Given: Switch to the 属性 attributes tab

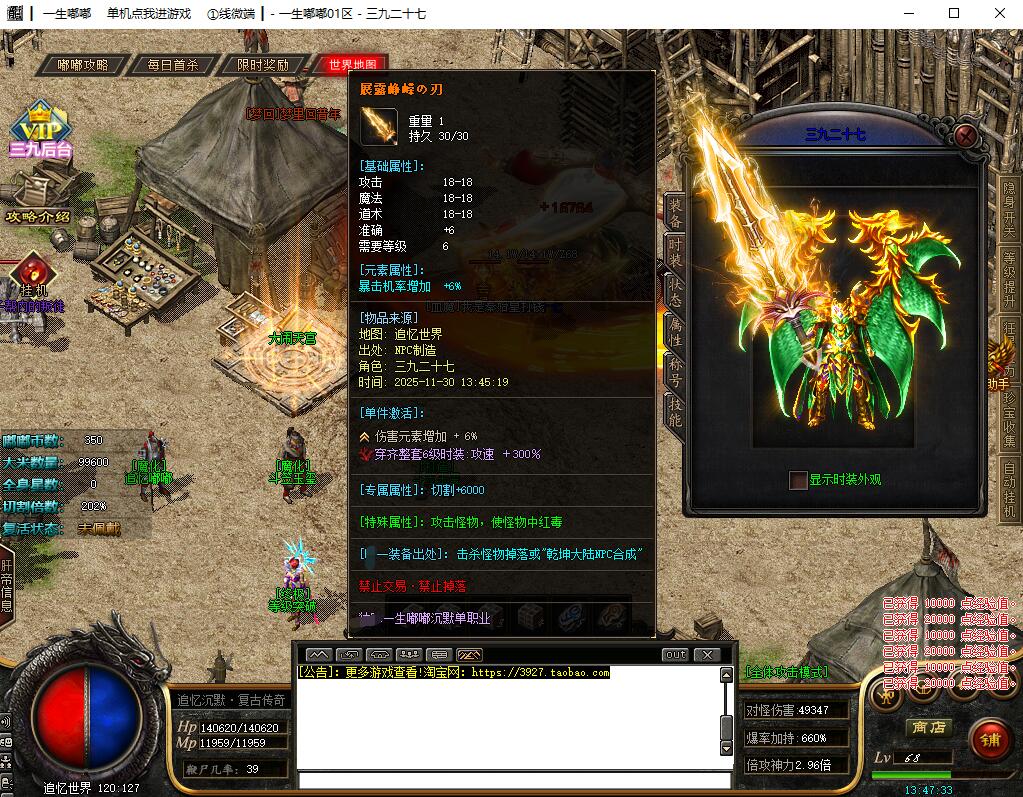Looking at the screenshot, I should click(x=675, y=332).
